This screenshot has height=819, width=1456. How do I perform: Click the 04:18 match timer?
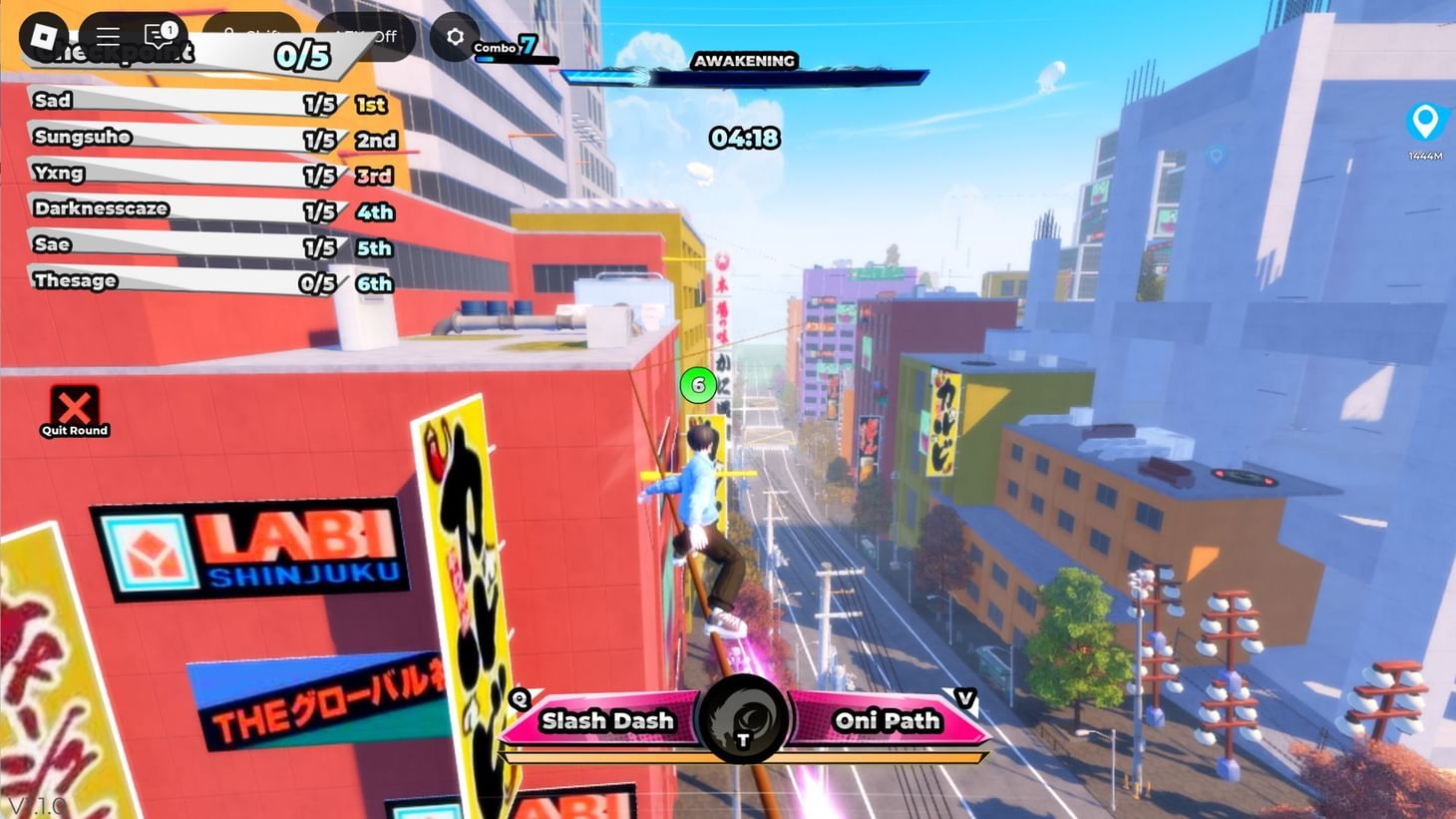(745, 139)
